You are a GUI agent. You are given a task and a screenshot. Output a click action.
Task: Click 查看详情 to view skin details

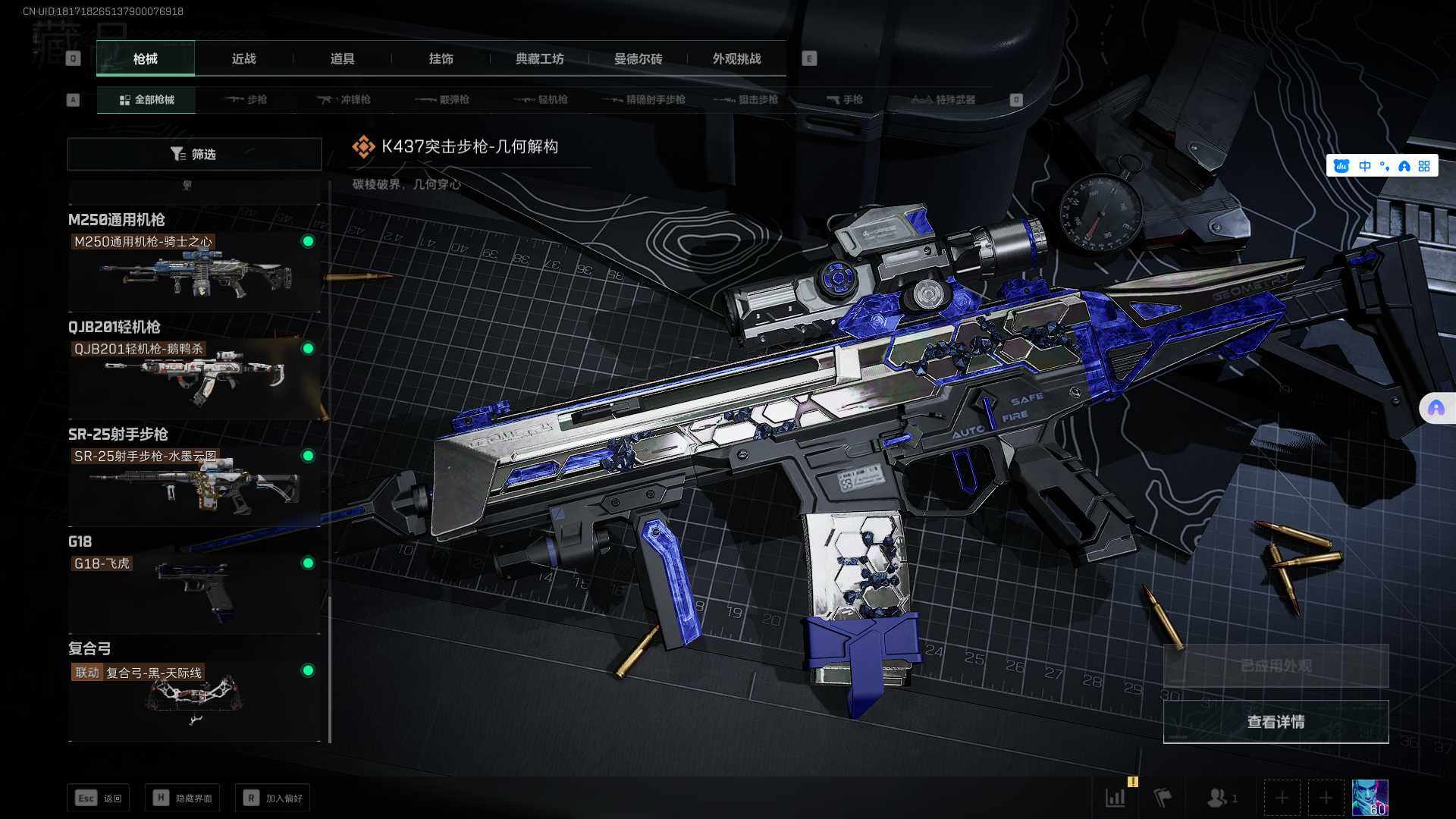[1276, 722]
